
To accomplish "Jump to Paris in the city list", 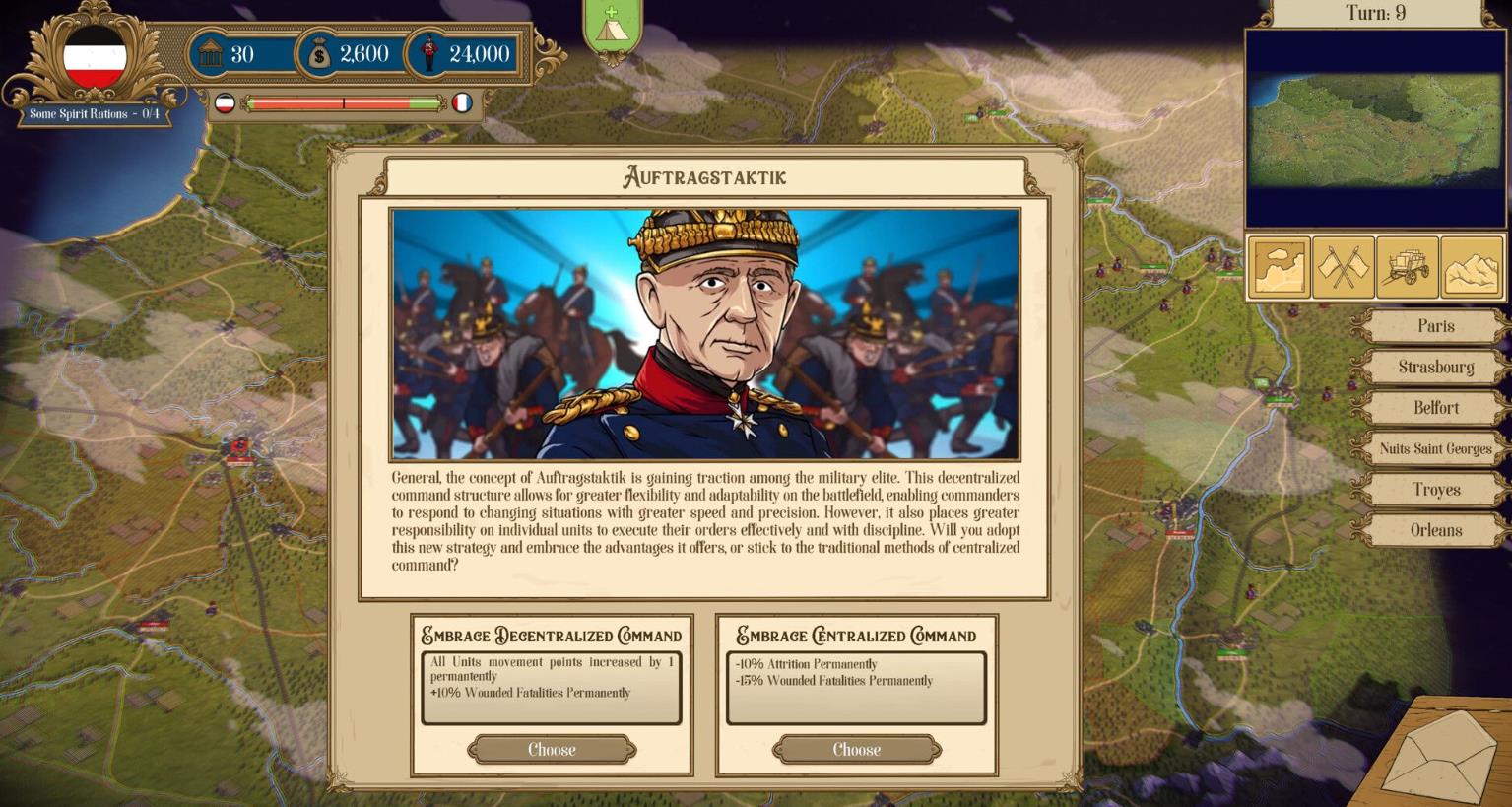I will pos(1435,326).
